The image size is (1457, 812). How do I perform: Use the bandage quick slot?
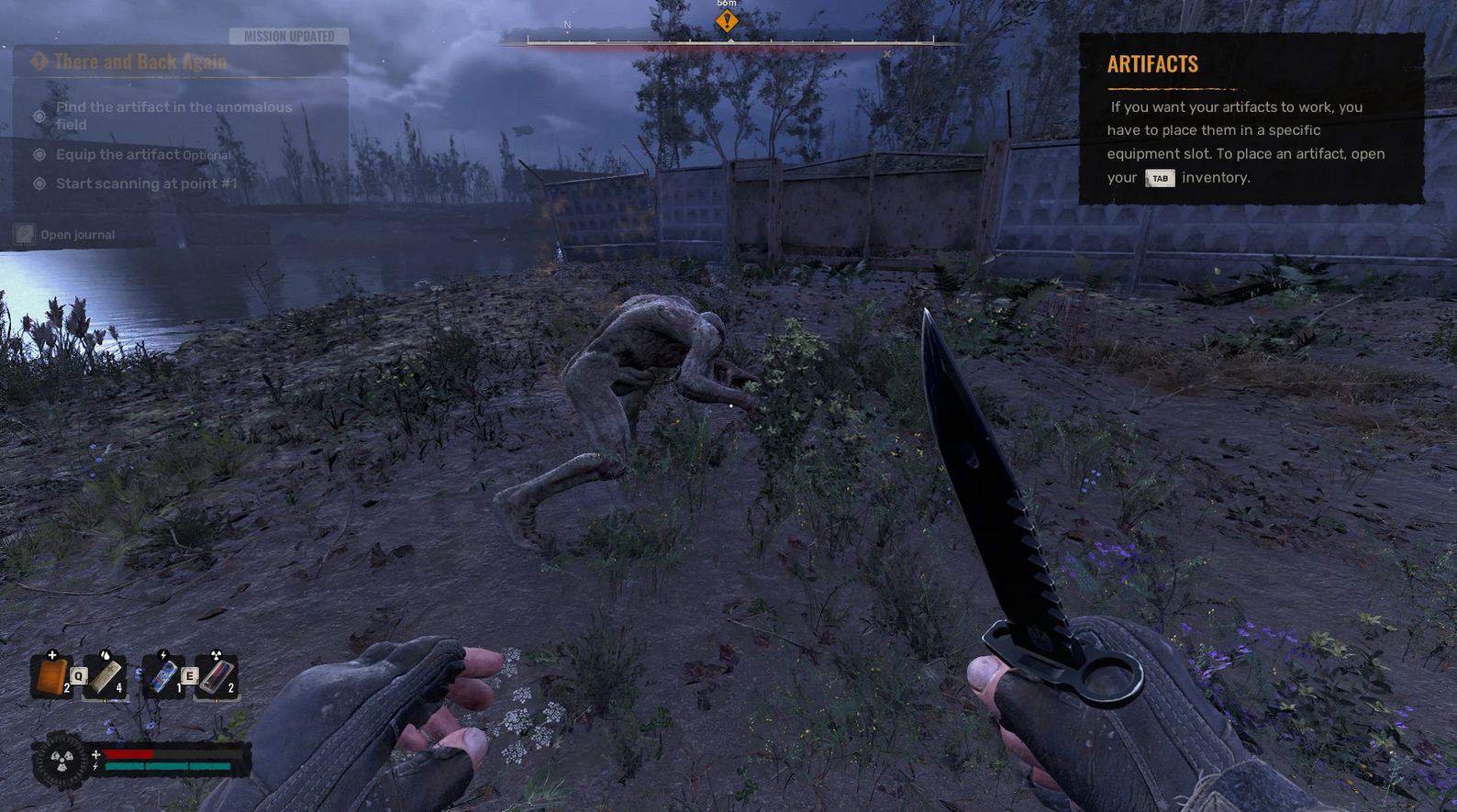pyautogui.click(x=106, y=677)
